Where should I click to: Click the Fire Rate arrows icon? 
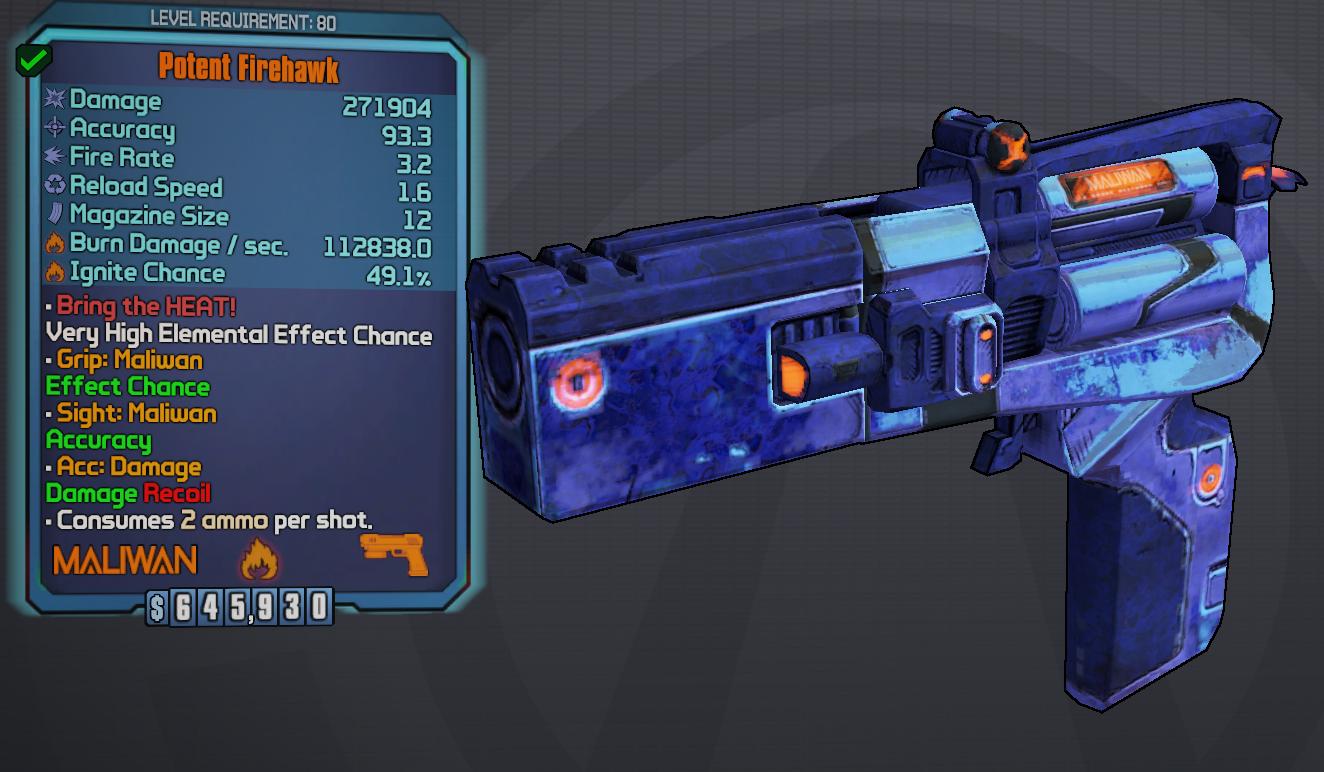(55, 158)
